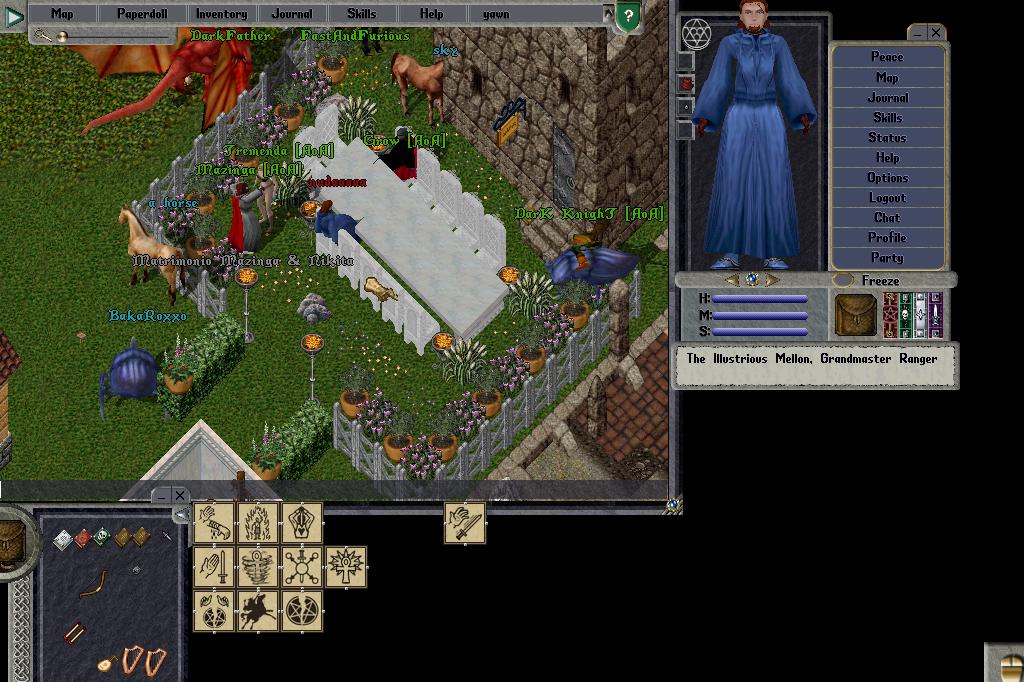Open the Party menu
The image size is (1024, 682).
tap(887, 257)
